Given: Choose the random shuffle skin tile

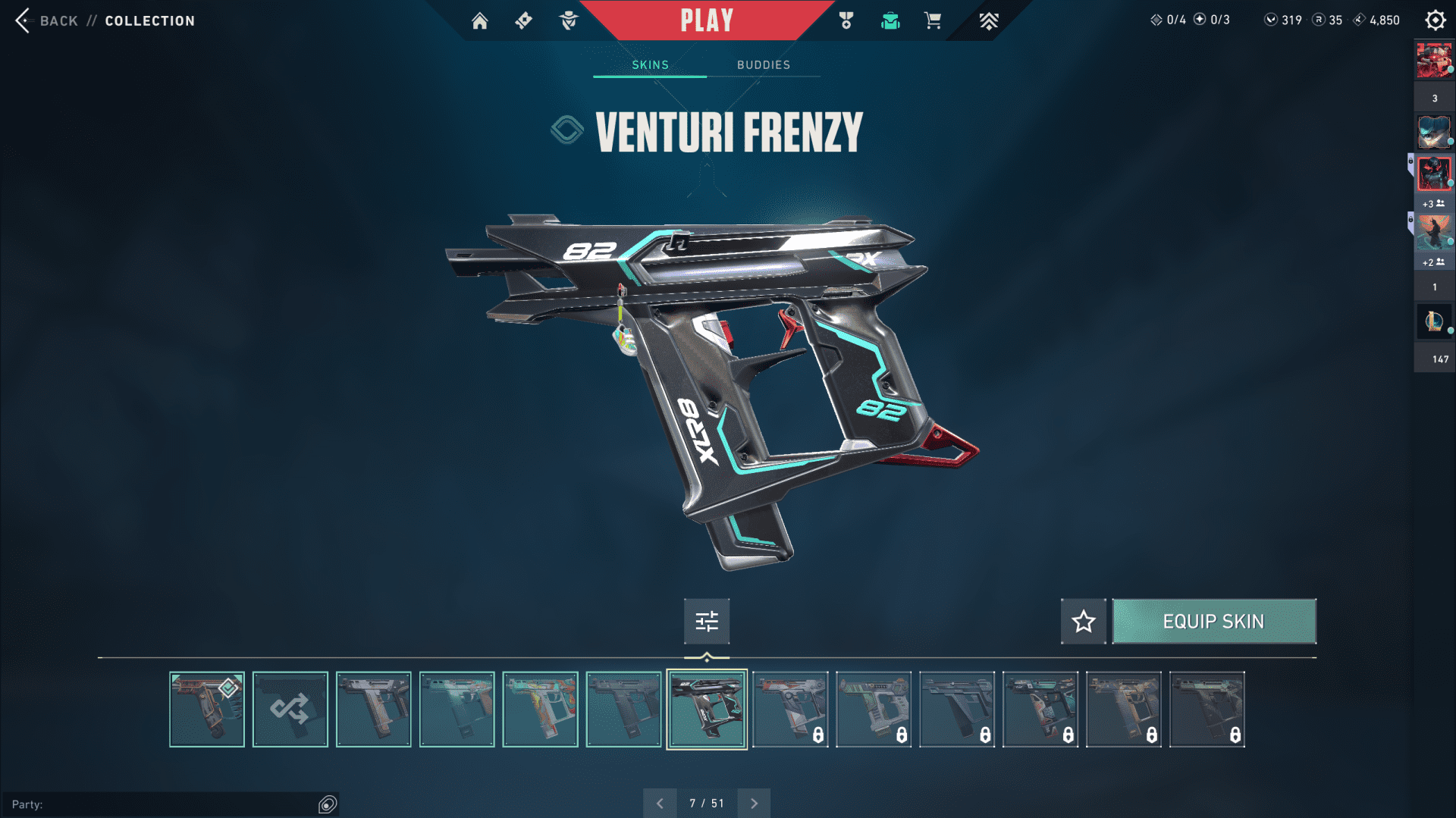Looking at the screenshot, I should (x=290, y=710).
